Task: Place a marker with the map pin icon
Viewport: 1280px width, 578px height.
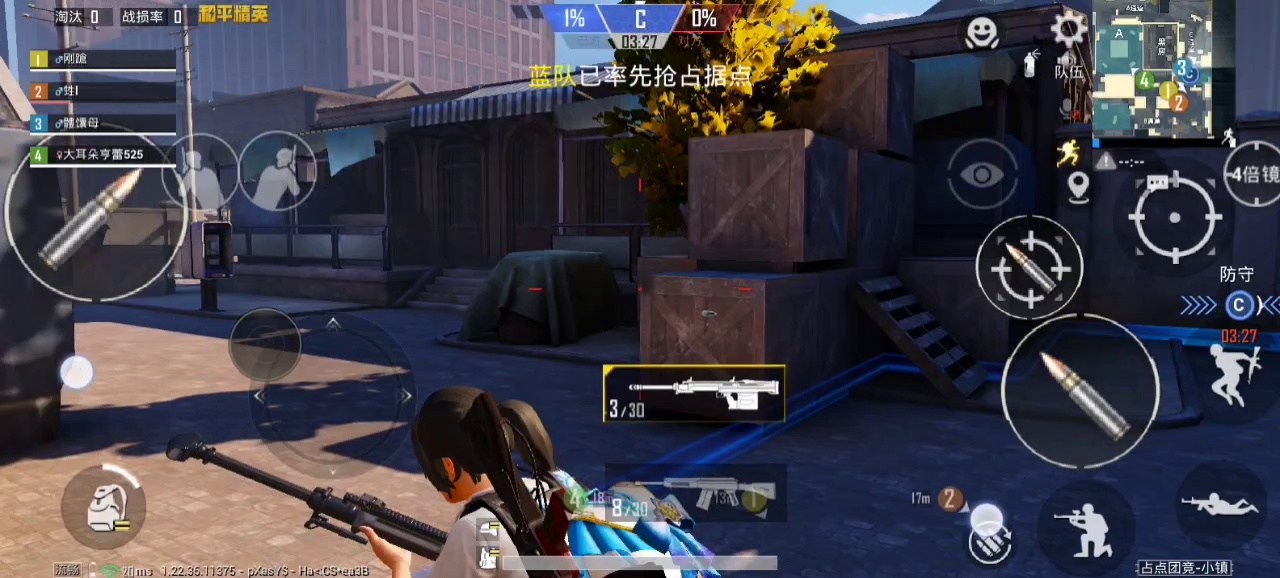Action: coord(1077,186)
